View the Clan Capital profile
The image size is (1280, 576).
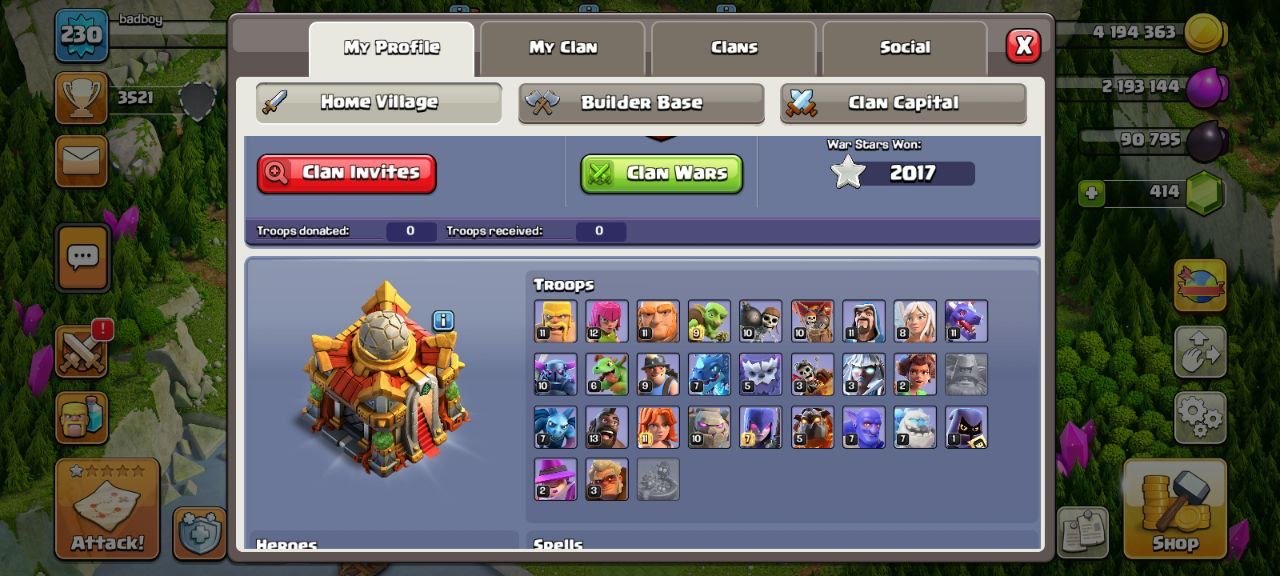point(903,103)
